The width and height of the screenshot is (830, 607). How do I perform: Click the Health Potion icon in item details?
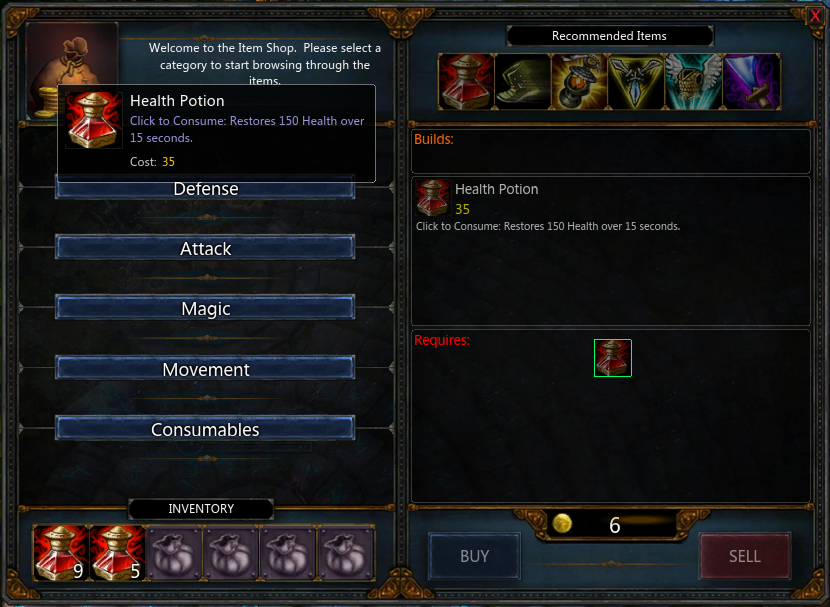pos(433,198)
